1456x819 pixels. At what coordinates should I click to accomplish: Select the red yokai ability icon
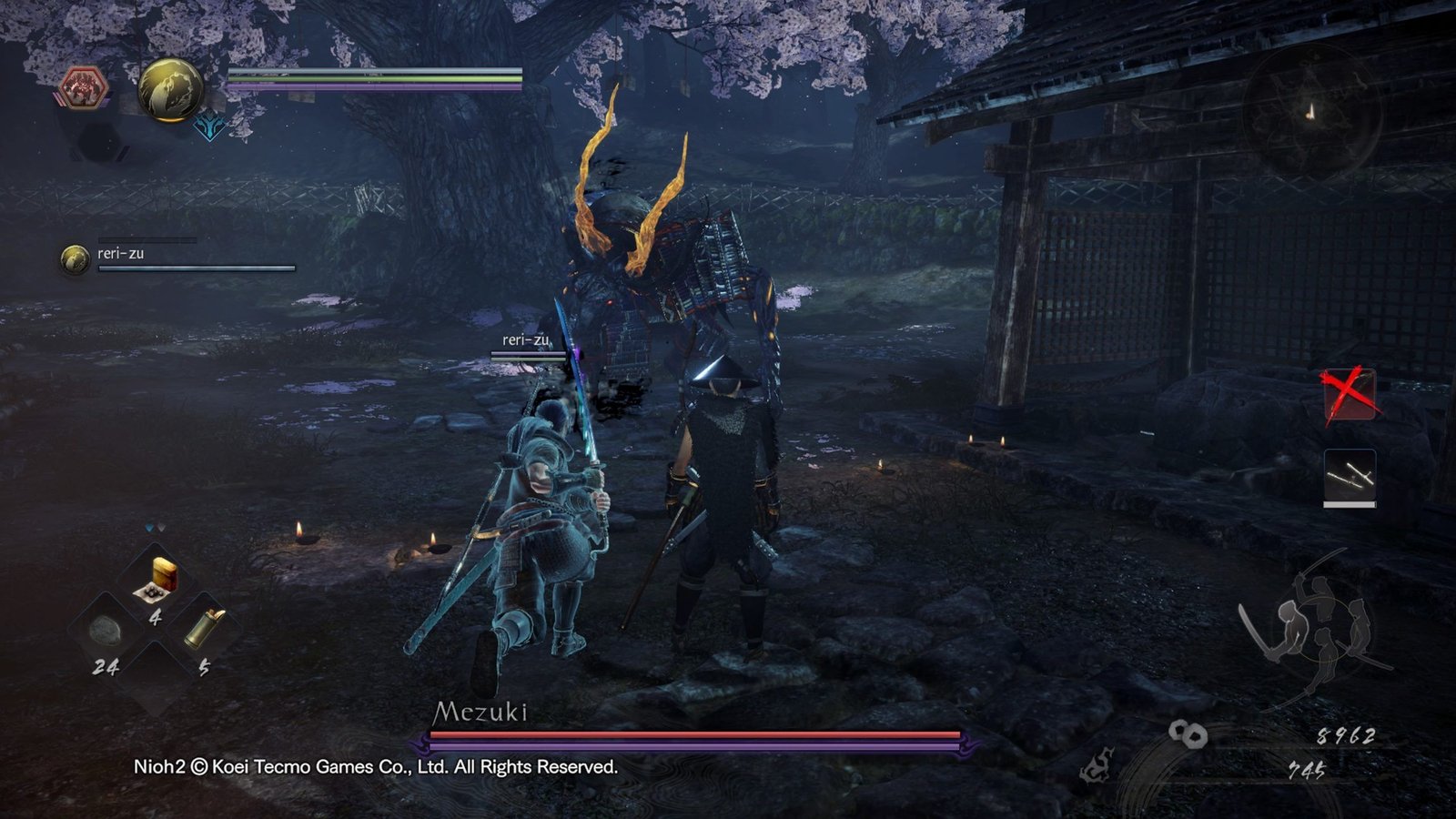[x=84, y=89]
